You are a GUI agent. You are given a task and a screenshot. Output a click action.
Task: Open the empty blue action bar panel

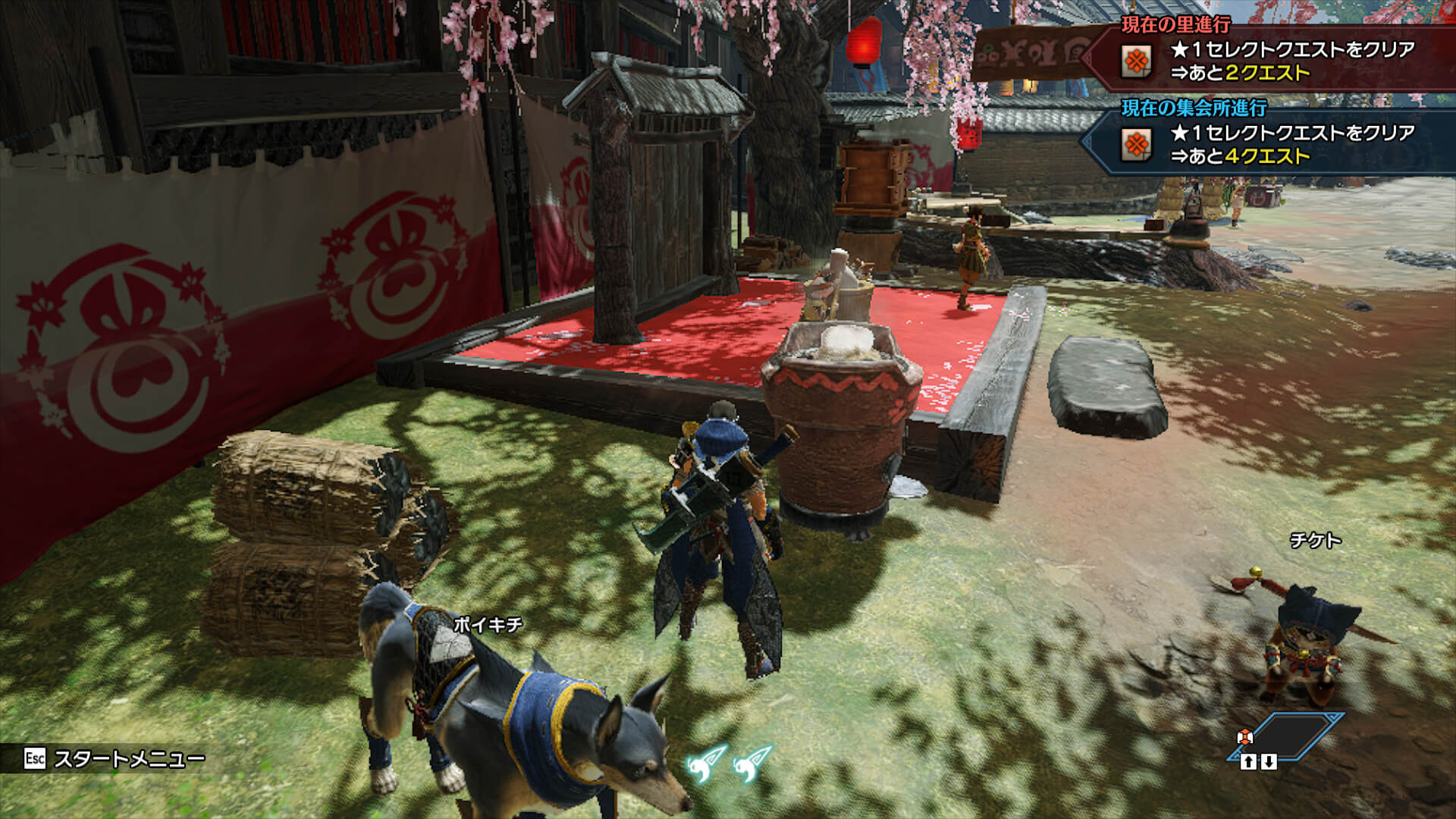tap(1287, 734)
